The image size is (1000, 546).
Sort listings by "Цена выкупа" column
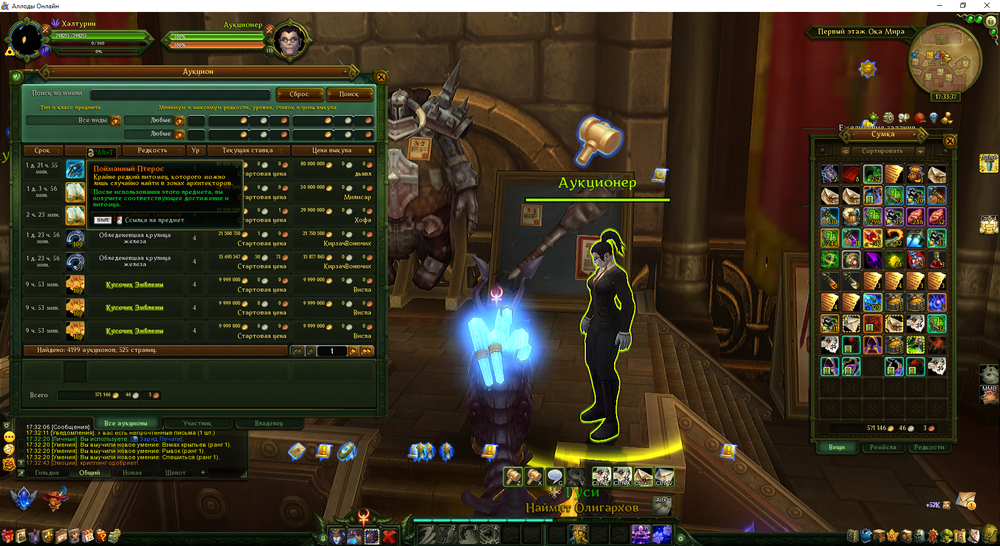pyautogui.click(x=333, y=150)
